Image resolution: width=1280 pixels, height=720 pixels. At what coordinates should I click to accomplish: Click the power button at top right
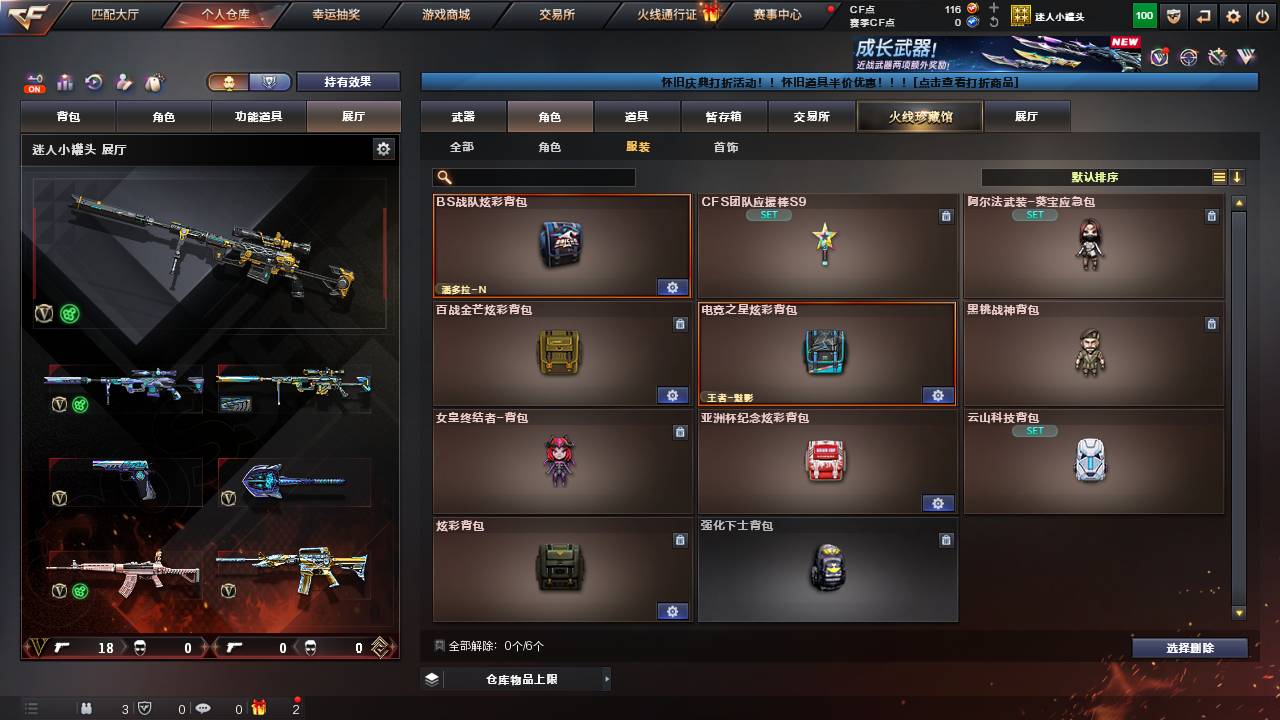(1262, 14)
